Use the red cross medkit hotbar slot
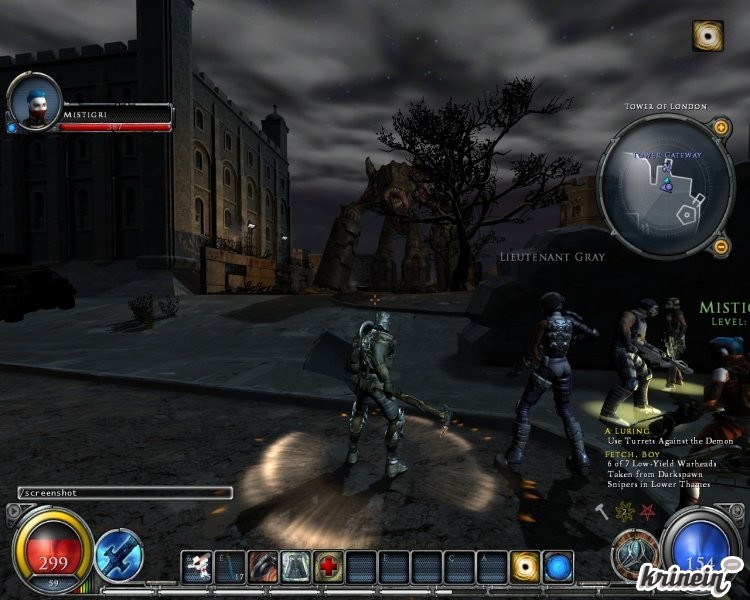Image resolution: width=750 pixels, height=600 pixels. click(327, 567)
